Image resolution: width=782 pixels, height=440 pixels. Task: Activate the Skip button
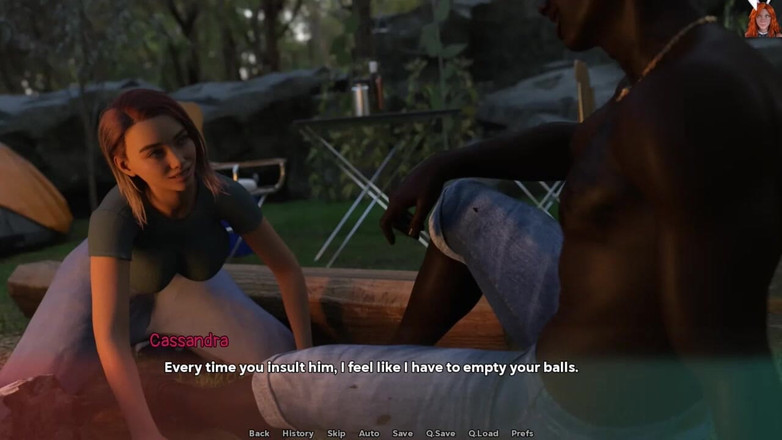(x=336, y=433)
